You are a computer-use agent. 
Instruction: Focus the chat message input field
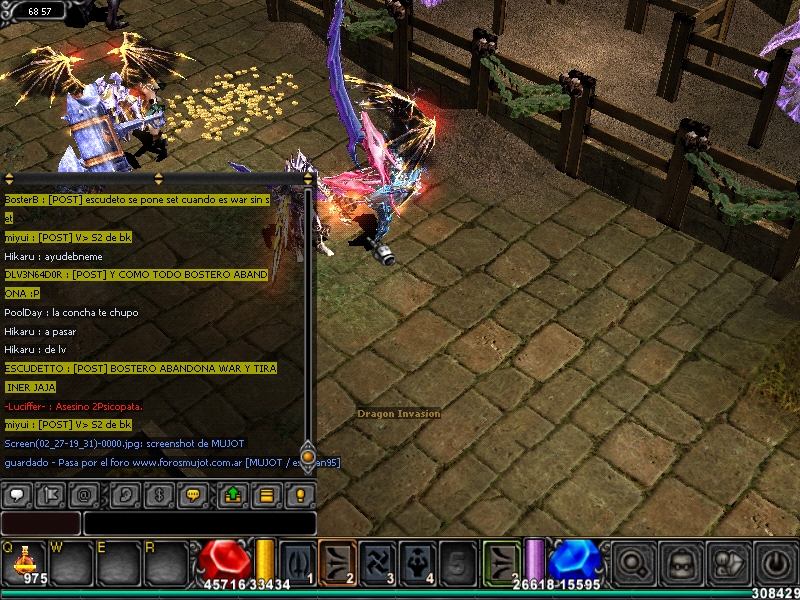tap(199, 523)
